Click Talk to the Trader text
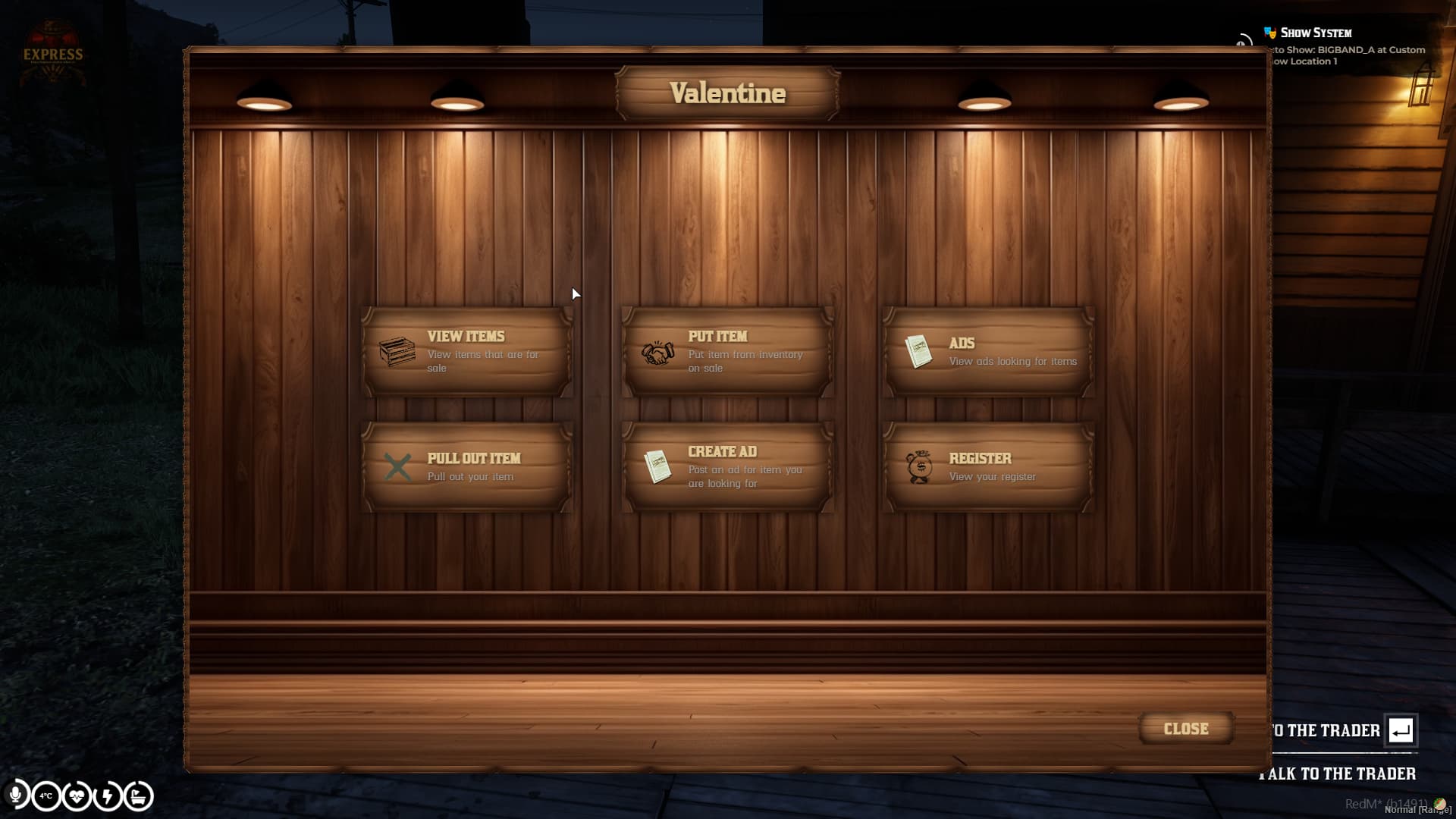 click(x=1337, y=774)
